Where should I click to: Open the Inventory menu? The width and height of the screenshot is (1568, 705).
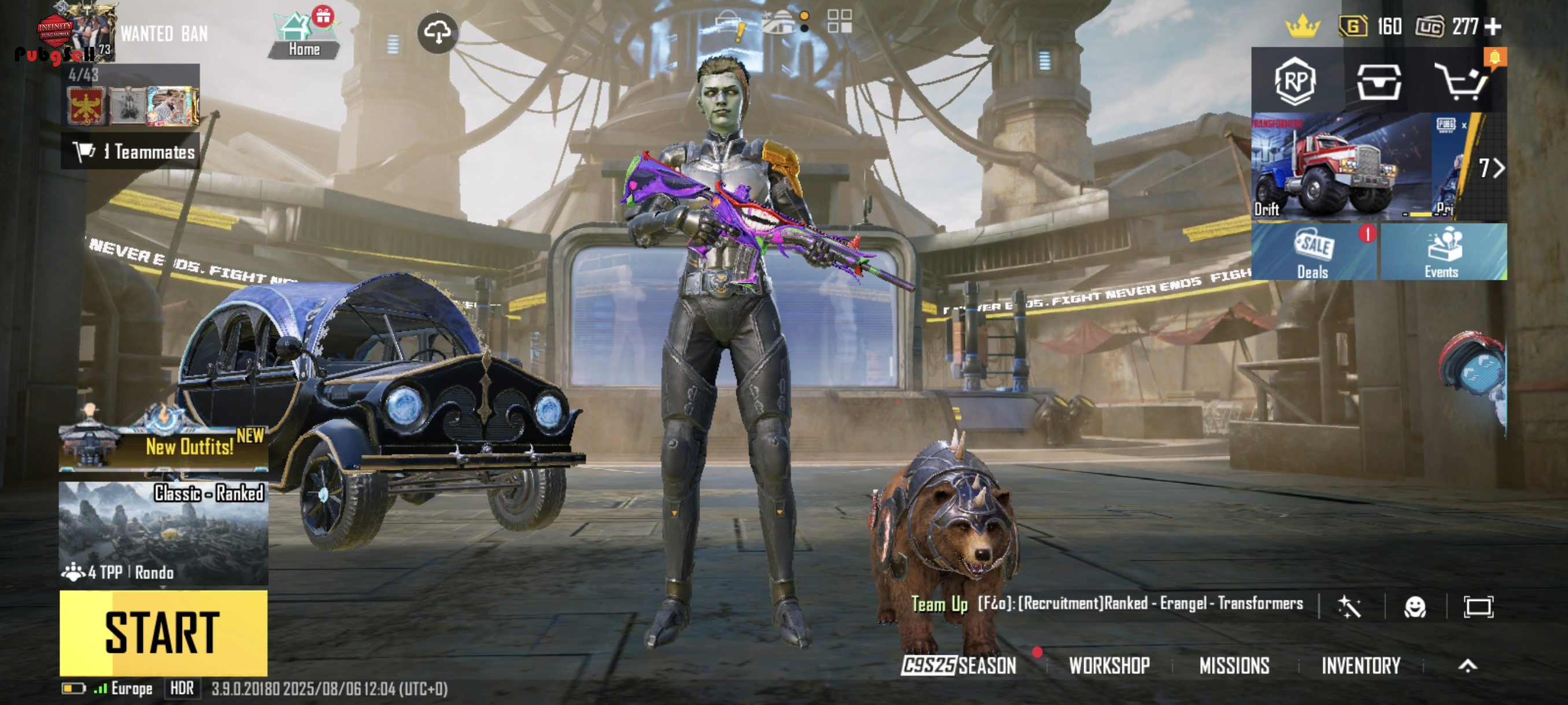[1361, 666]
